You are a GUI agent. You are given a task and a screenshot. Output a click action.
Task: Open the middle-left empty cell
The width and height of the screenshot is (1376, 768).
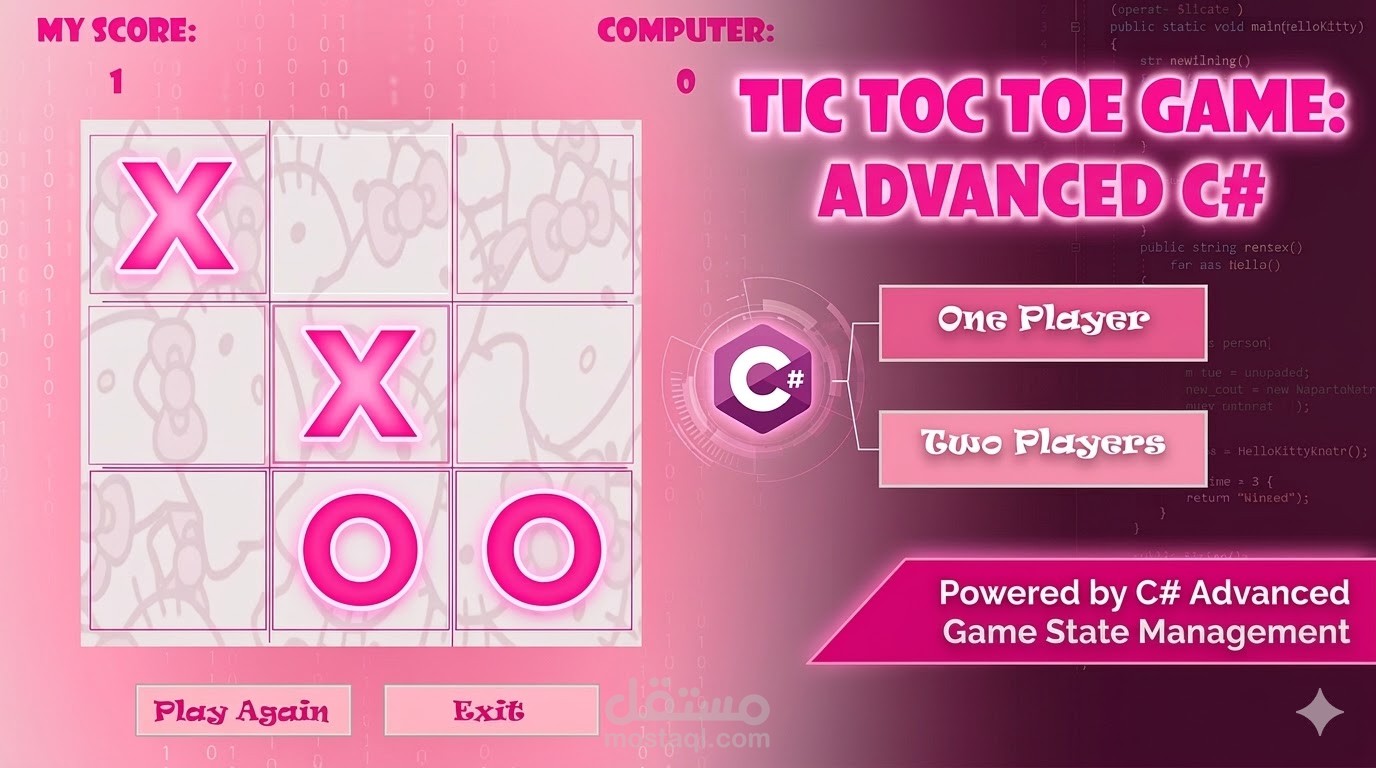tap(176, 385)
